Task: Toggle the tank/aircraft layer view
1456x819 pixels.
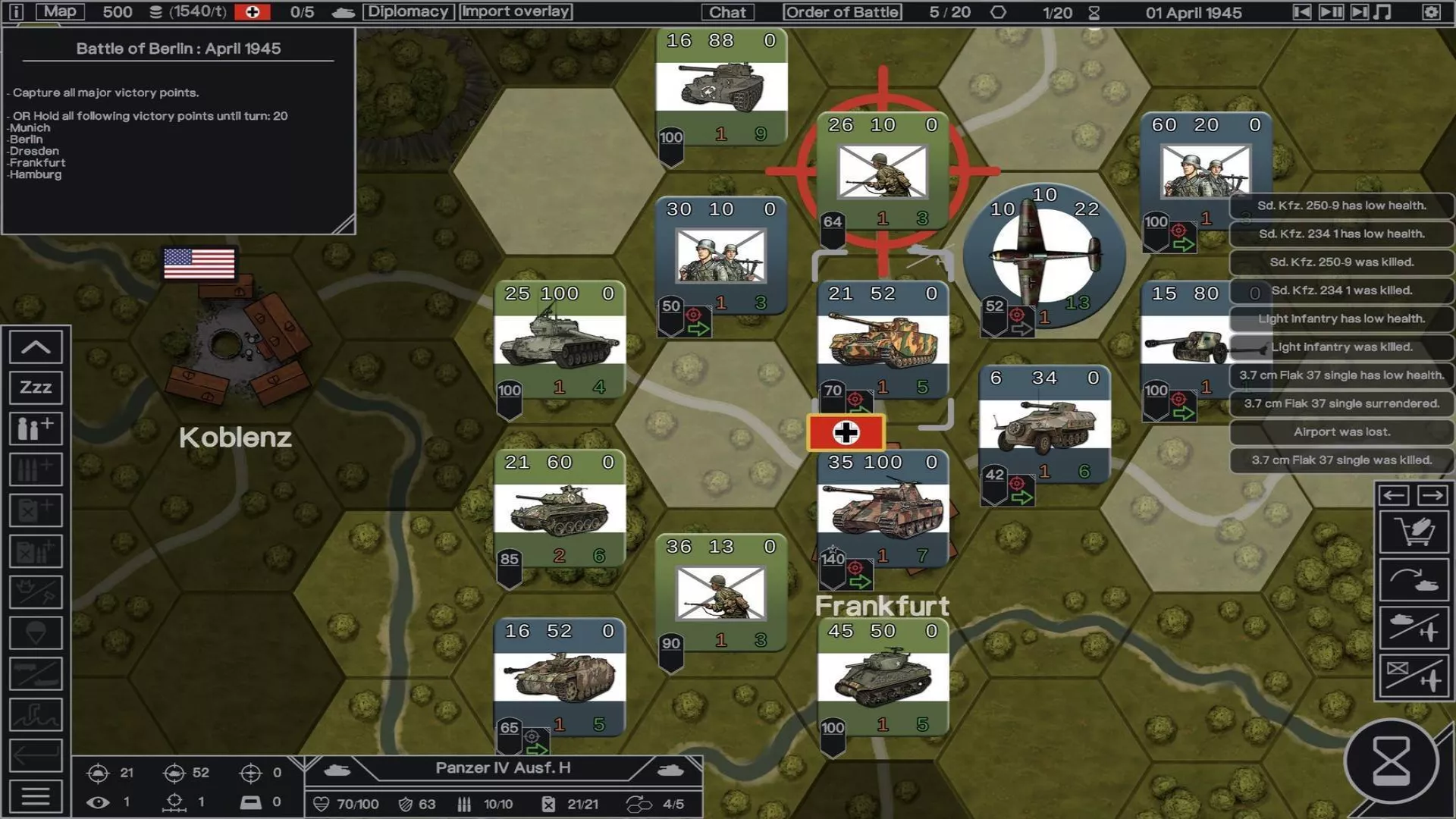Action: [x=1414, y=629]
